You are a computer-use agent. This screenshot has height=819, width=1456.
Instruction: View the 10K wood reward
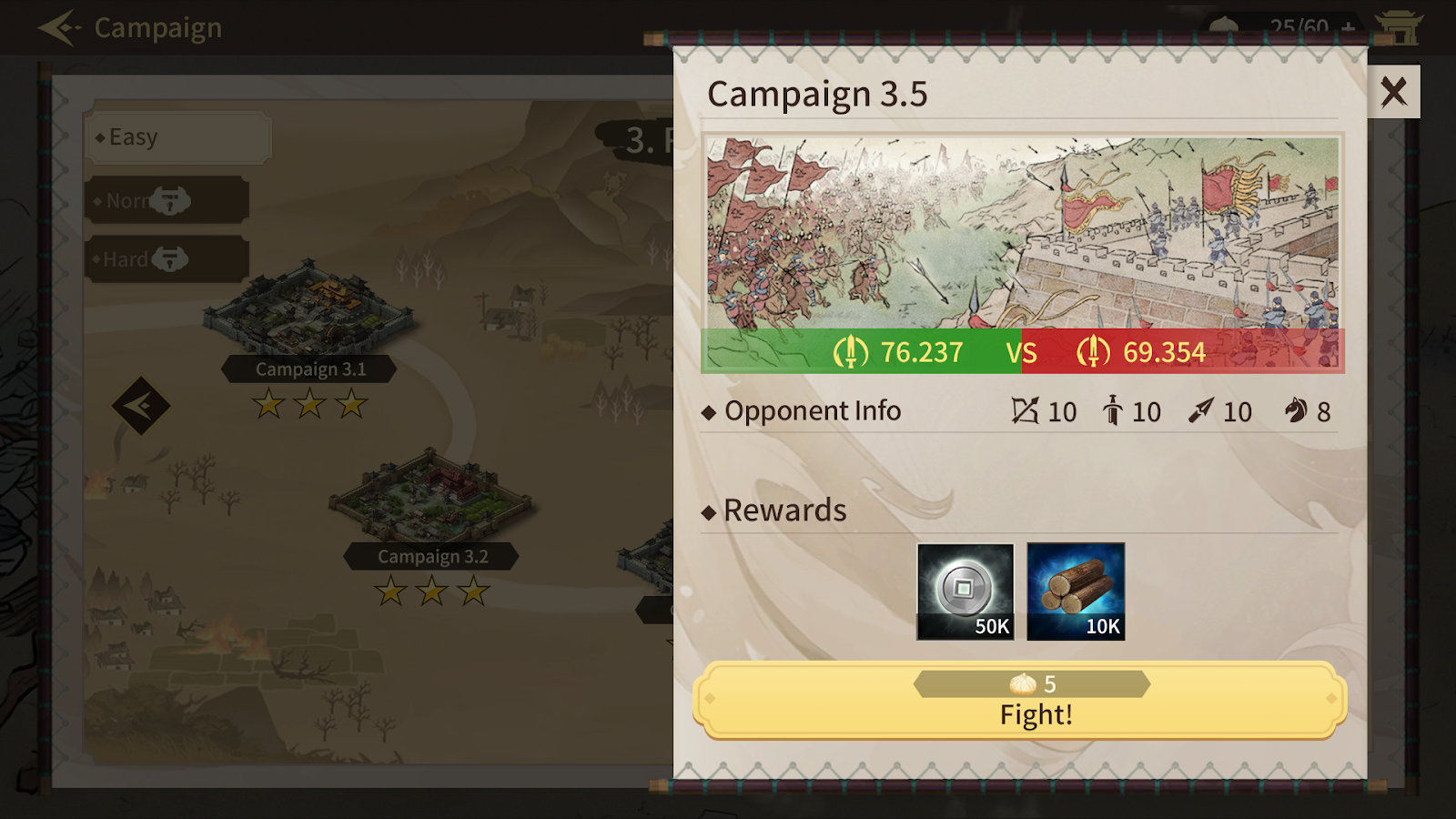1076,591
